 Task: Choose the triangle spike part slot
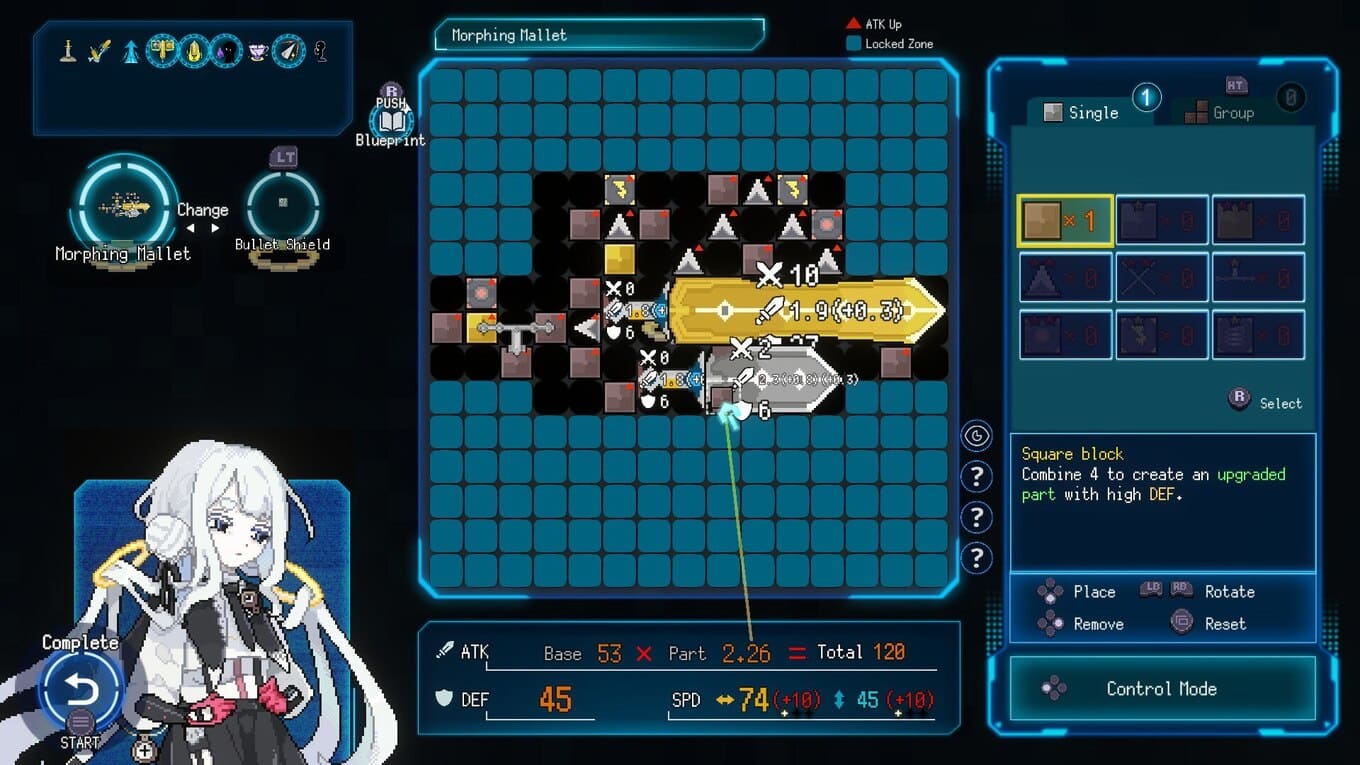pos(1065,277)
